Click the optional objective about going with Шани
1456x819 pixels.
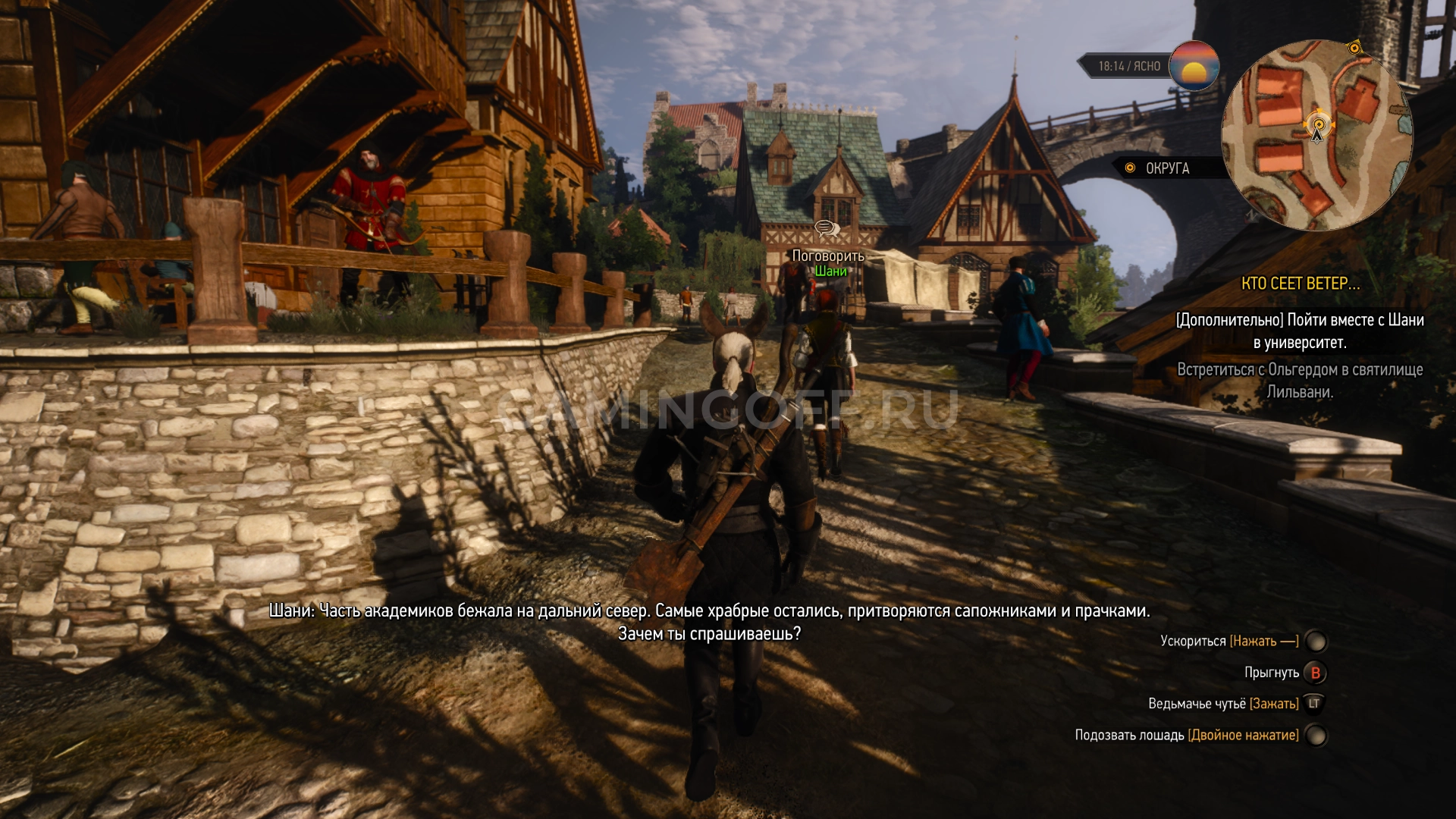(1300, 331)
